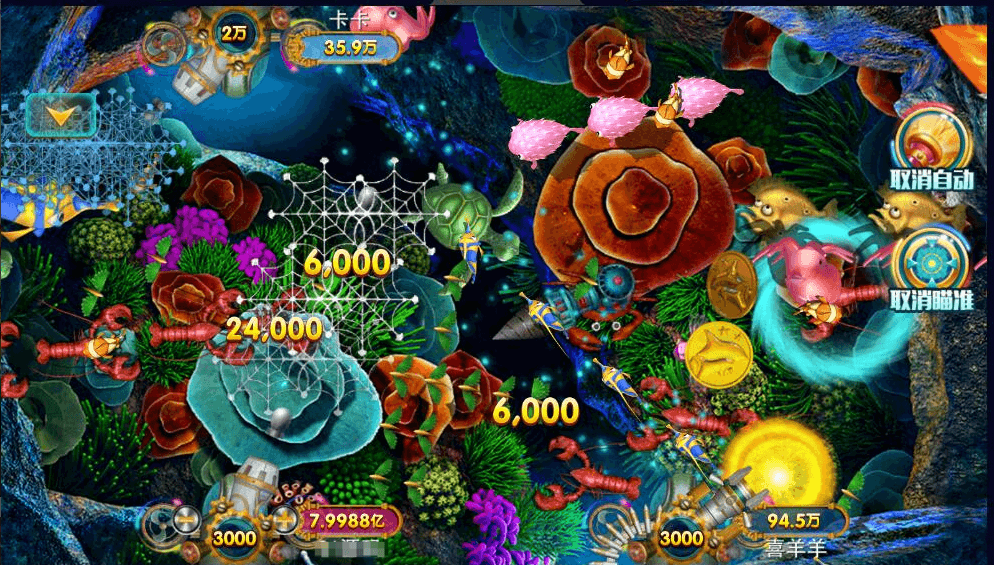Screen dimensions: 994x565
Task: Click the 取消自动 cancel auto-fire button
Action: click(x=931, y=150)
